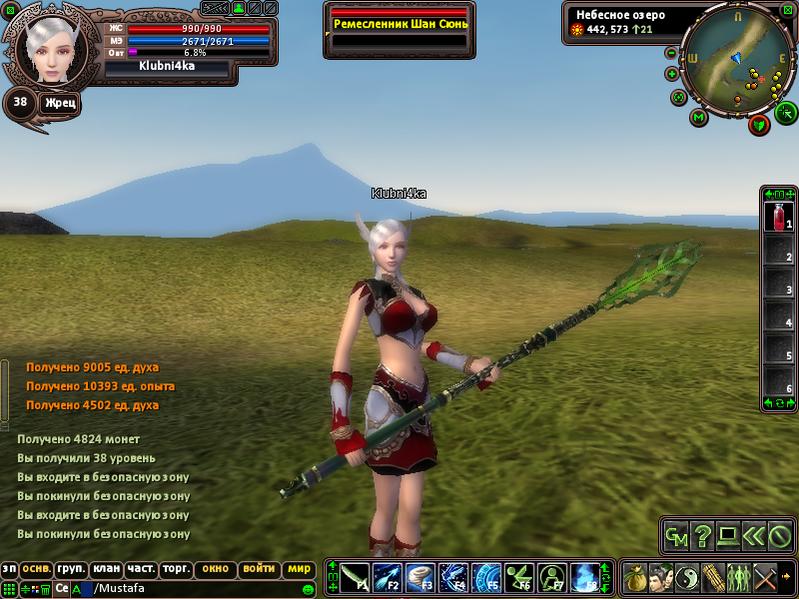799x599 pixels.
Task: Open the inventory bag icon
Action: point(635,578)
